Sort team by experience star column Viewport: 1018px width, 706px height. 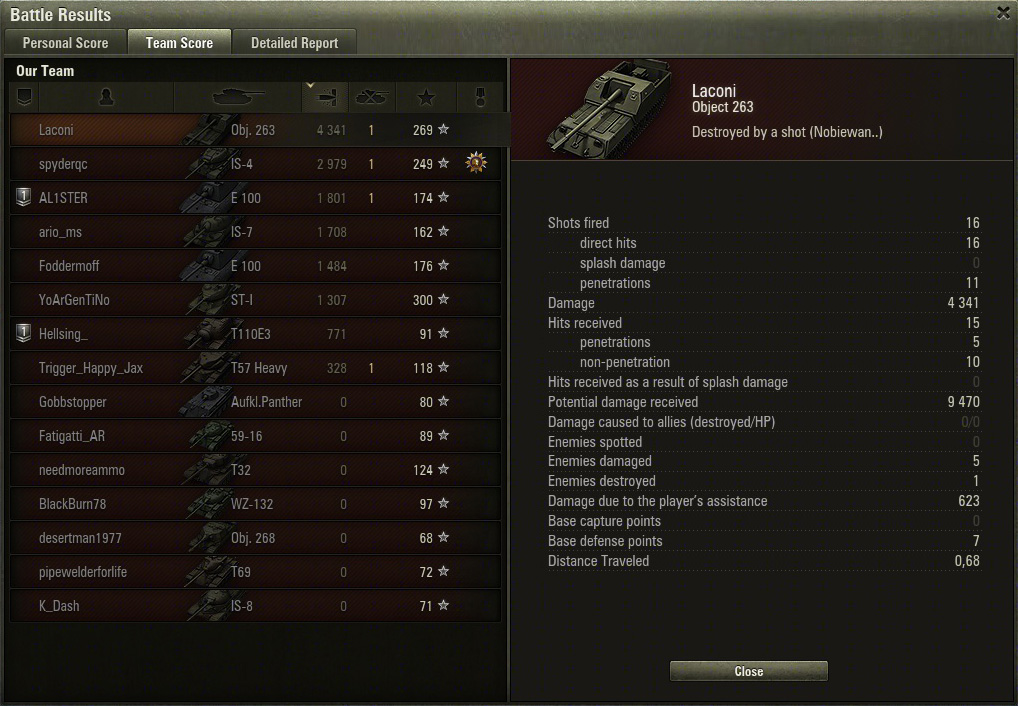426,97
